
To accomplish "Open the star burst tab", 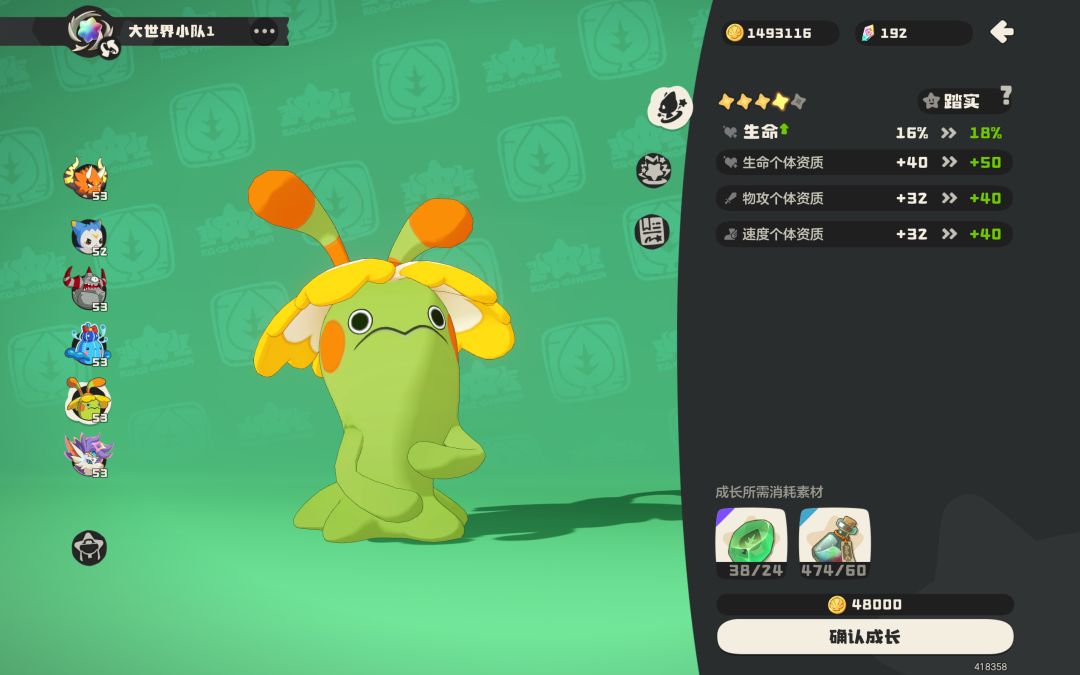I will (x=654, y=170).
